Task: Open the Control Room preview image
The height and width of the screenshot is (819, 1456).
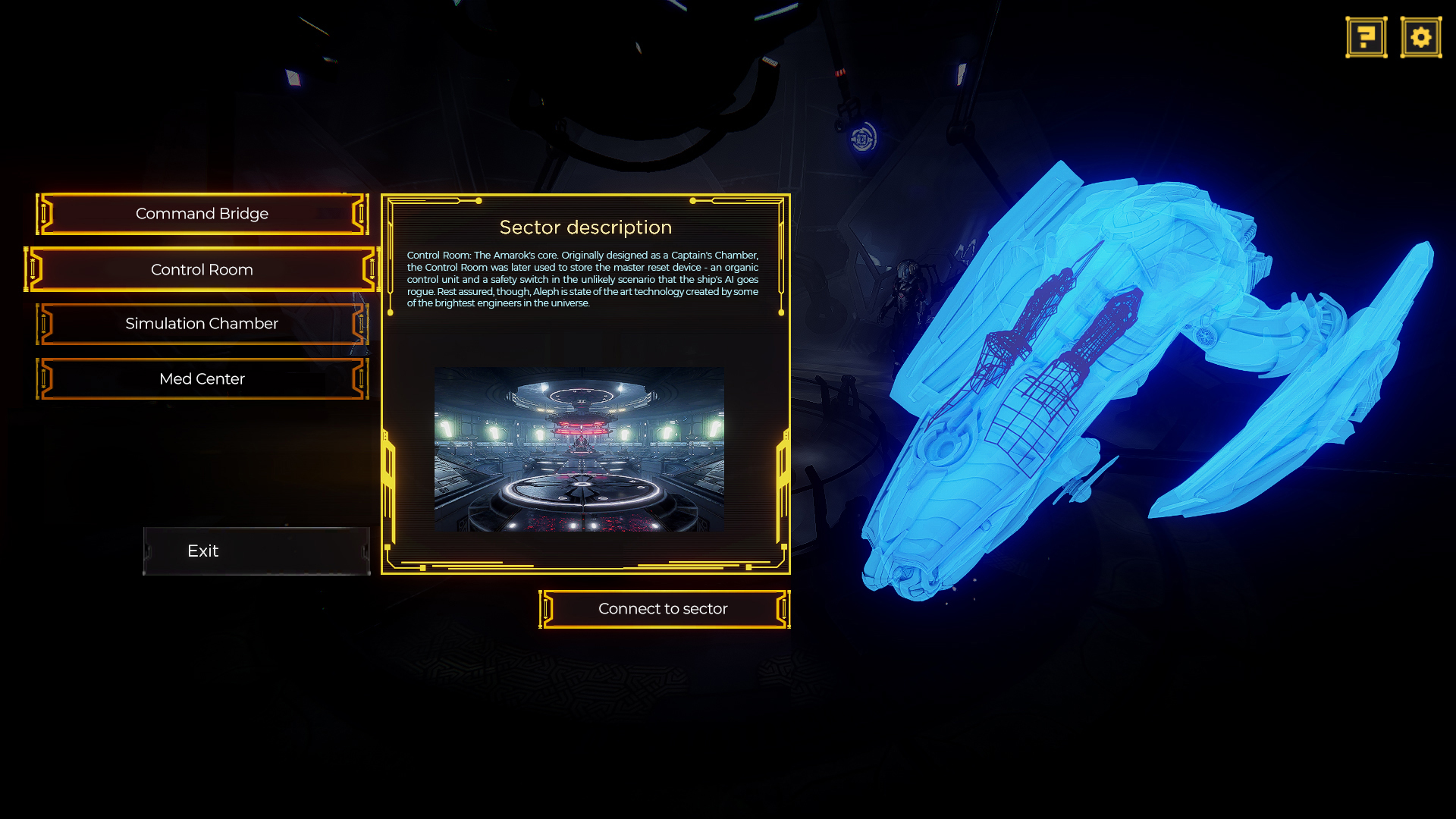Action: tap(579, 449)
